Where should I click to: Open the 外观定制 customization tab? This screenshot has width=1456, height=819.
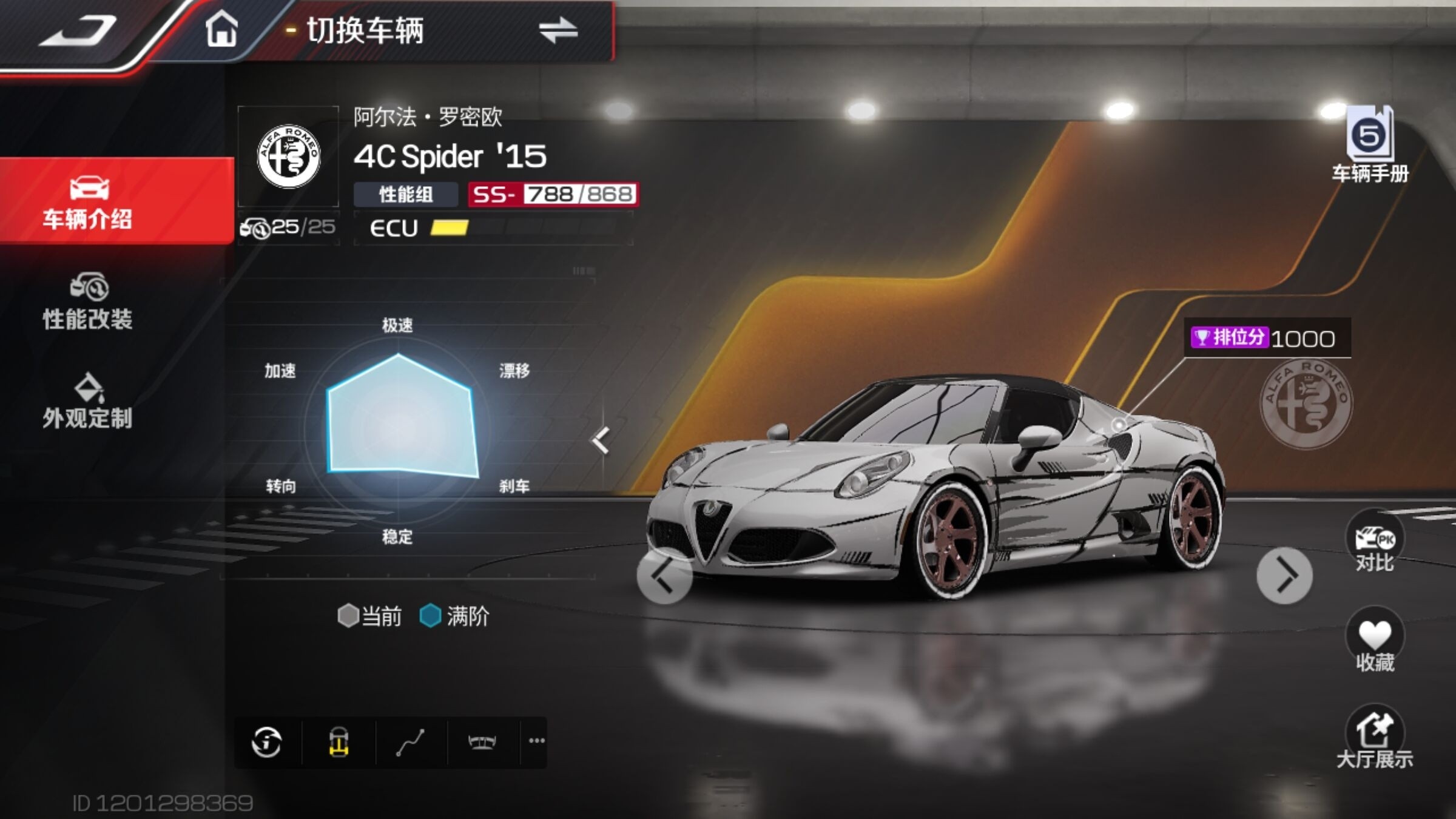click(x=88, y=402)
